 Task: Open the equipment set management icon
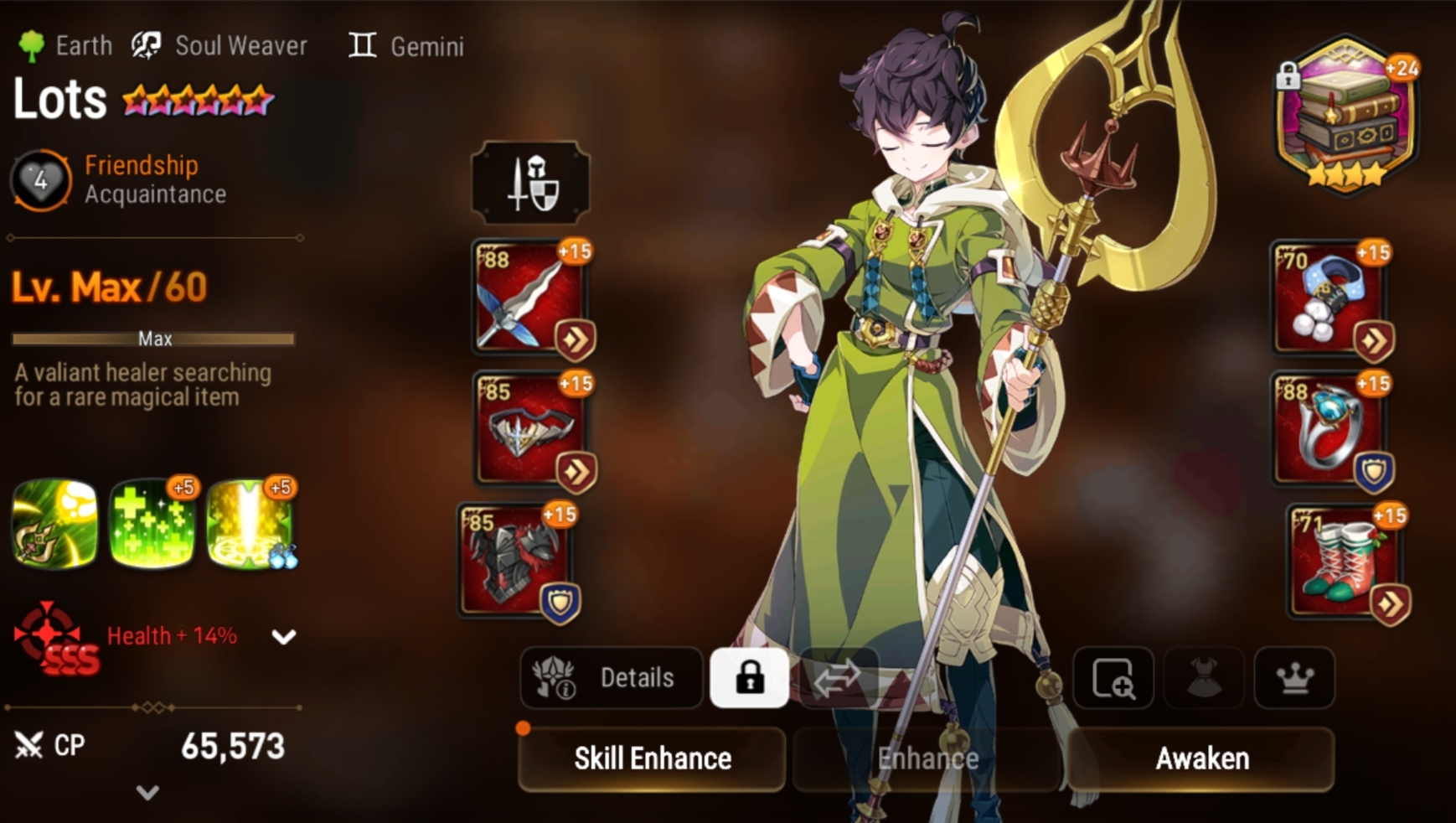[530, 183]
